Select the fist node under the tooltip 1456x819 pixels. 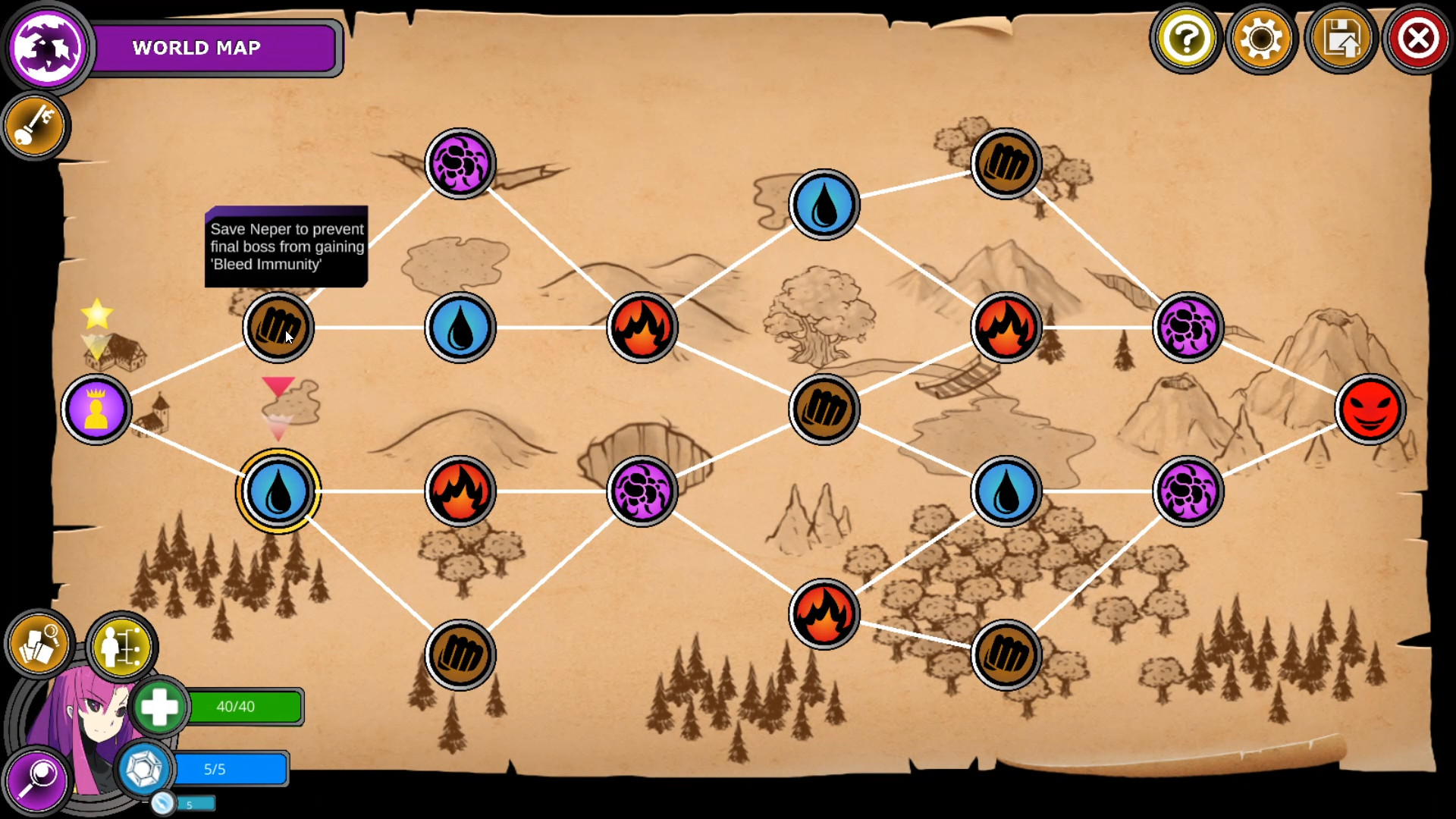point(278,327)
